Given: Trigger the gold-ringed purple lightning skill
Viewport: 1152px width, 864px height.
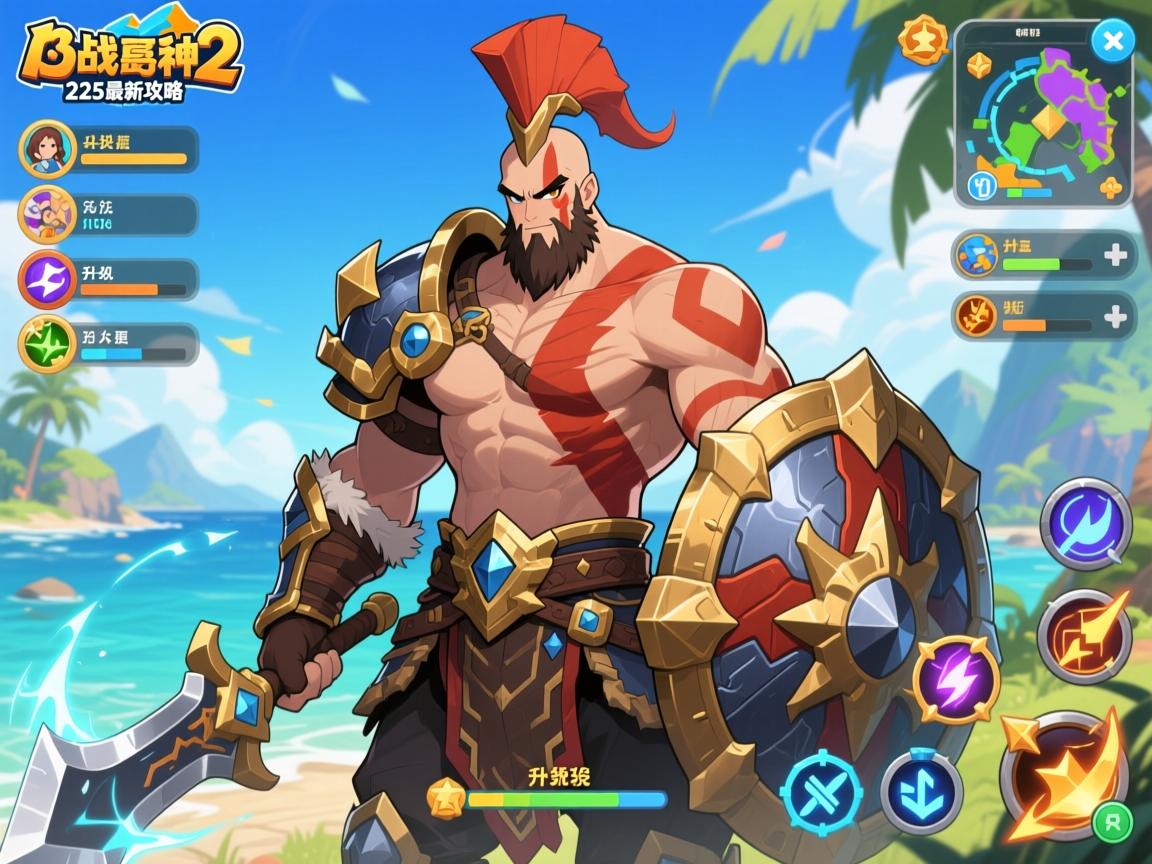Looking at the screenshot, I should pyautogui.click(x=956, y=679).
